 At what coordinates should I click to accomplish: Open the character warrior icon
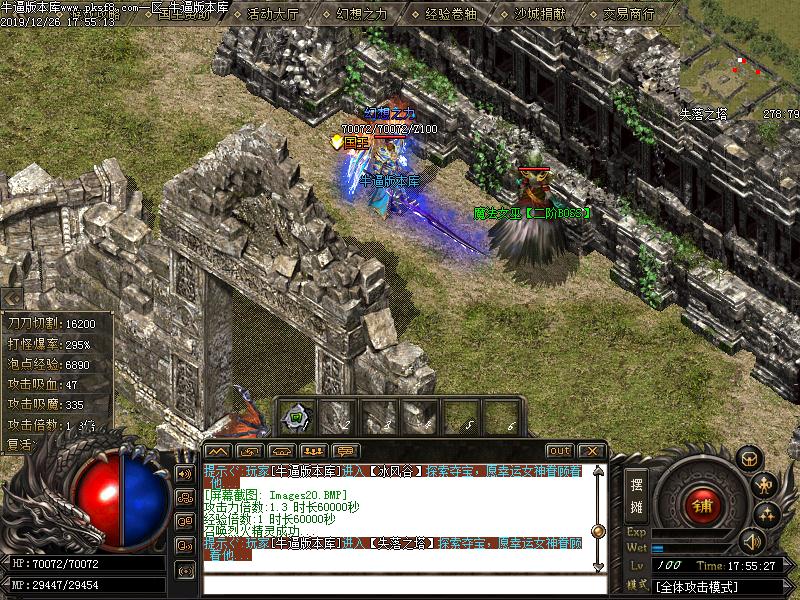(765, 486)
